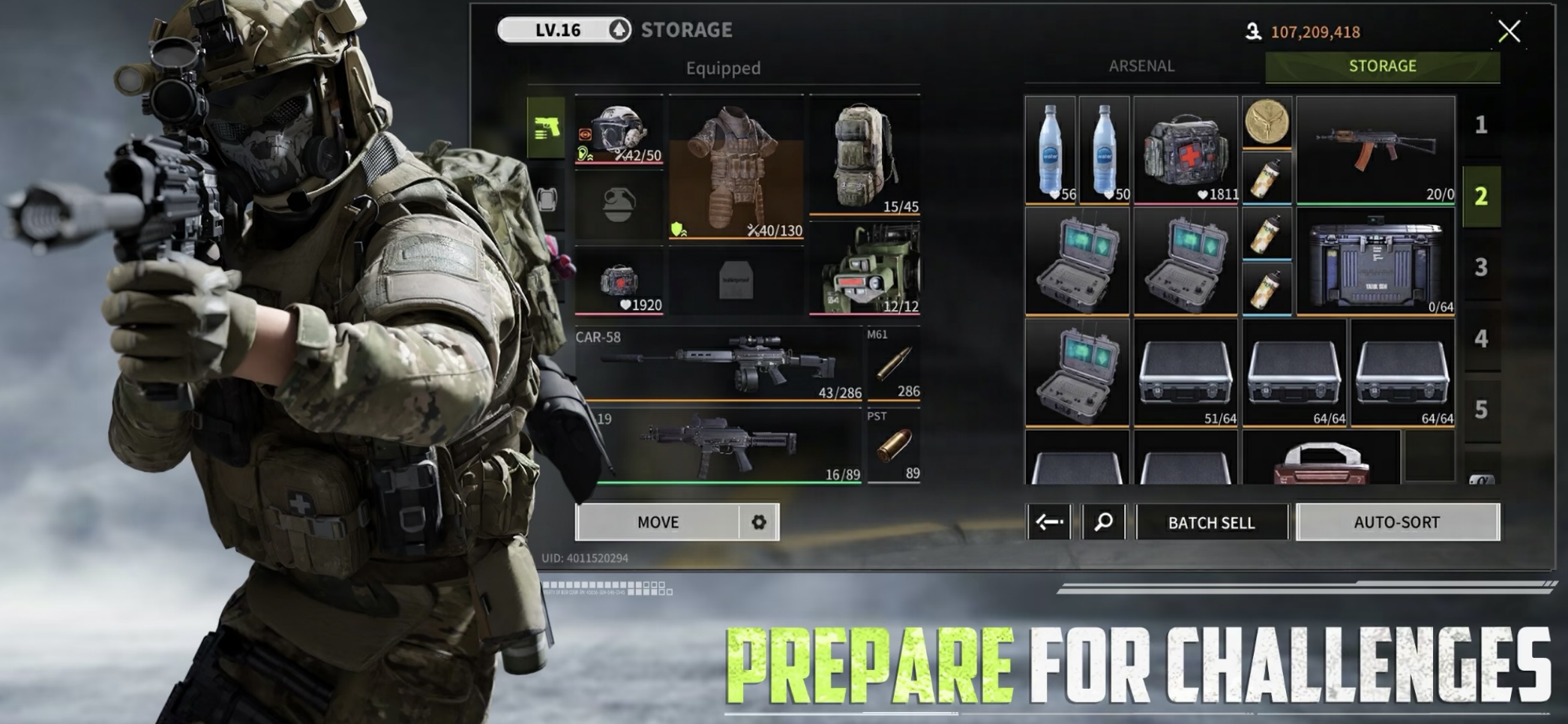Click the Move button
The height and width of the screenshot is (724, 1568).
tap(658, 522)
